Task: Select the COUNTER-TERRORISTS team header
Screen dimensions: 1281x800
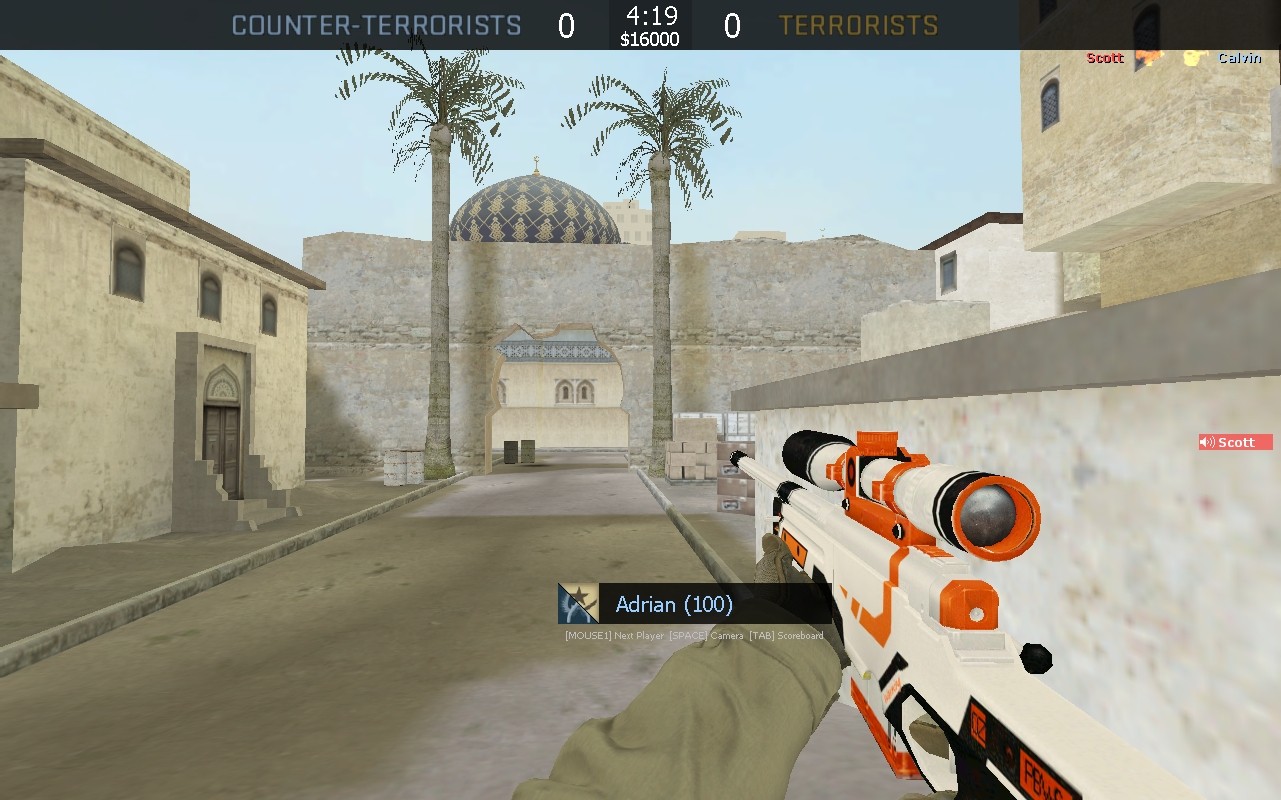Action: 377,24
